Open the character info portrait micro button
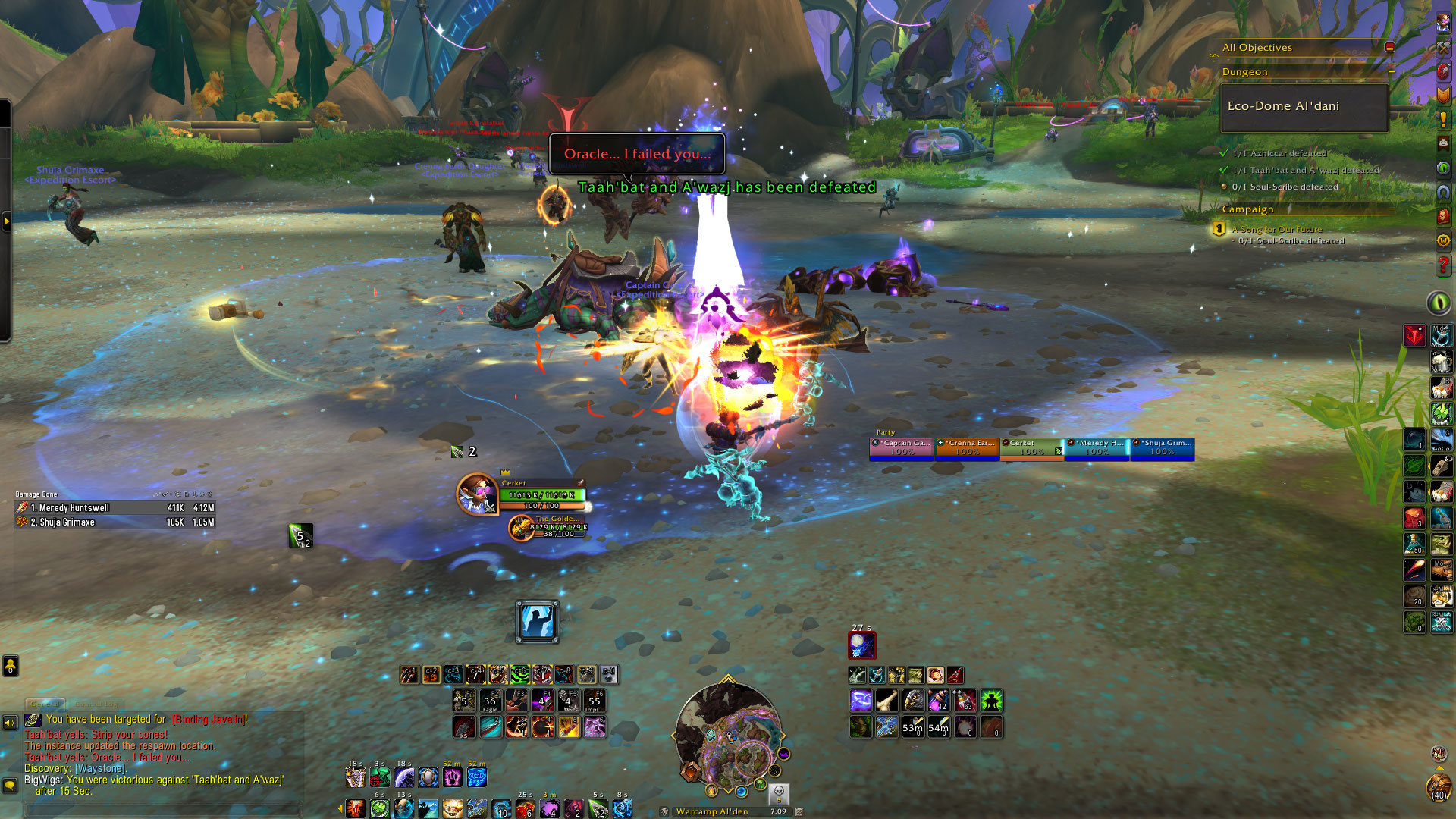 (1442, 22)
